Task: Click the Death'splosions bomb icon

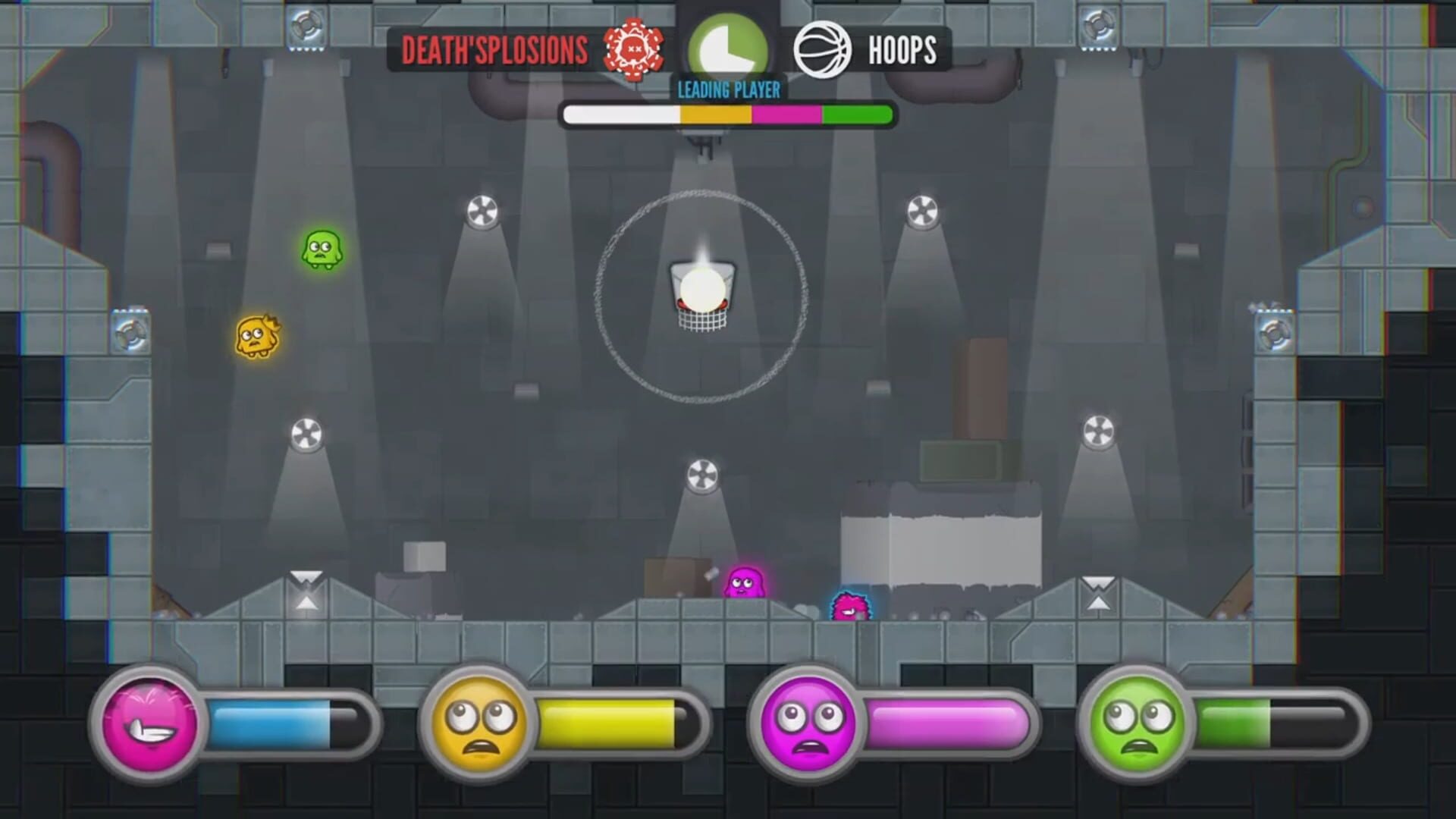Action: [x=635, y=49]
